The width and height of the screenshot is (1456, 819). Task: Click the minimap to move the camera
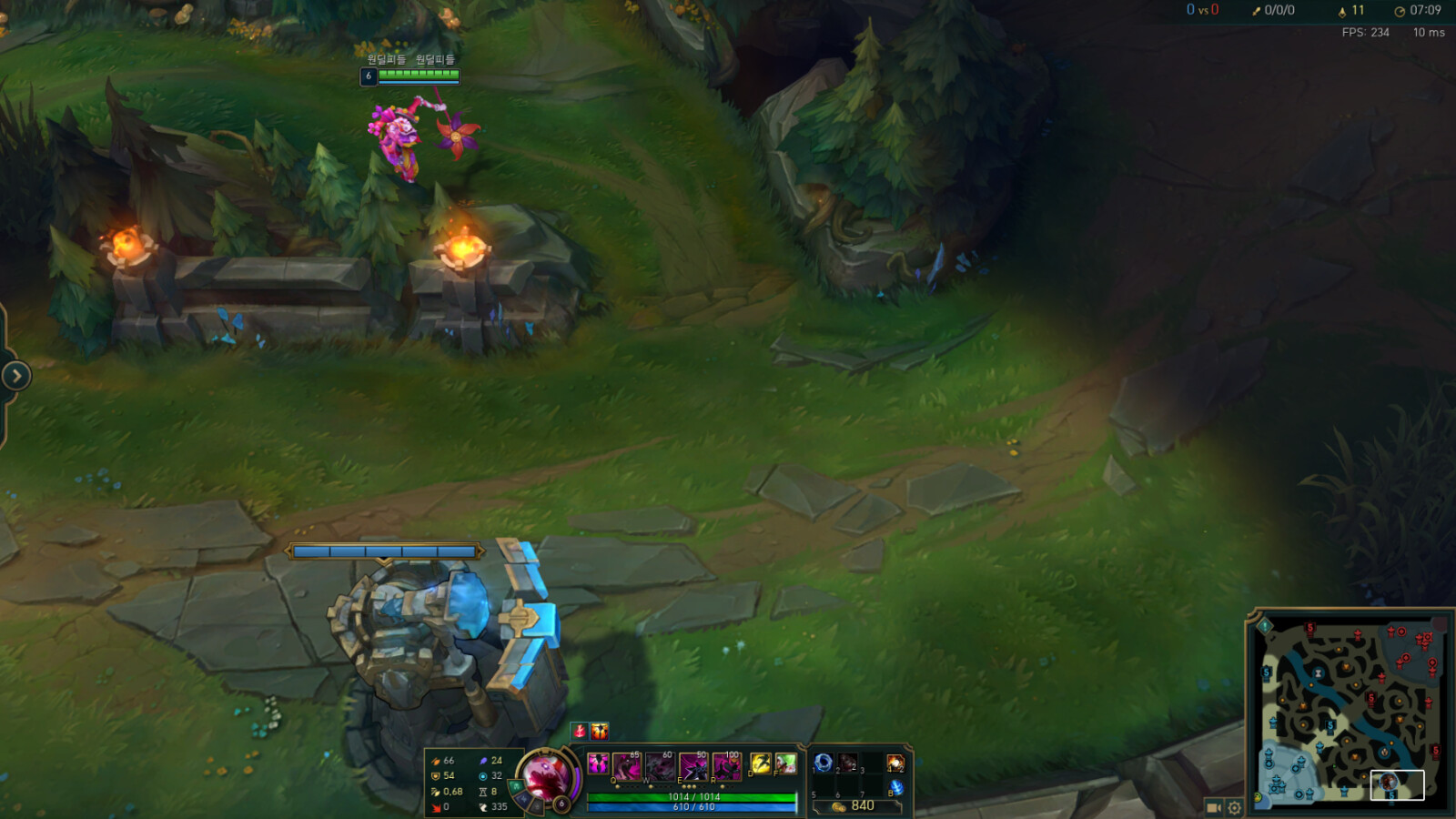coord(1349,710)
